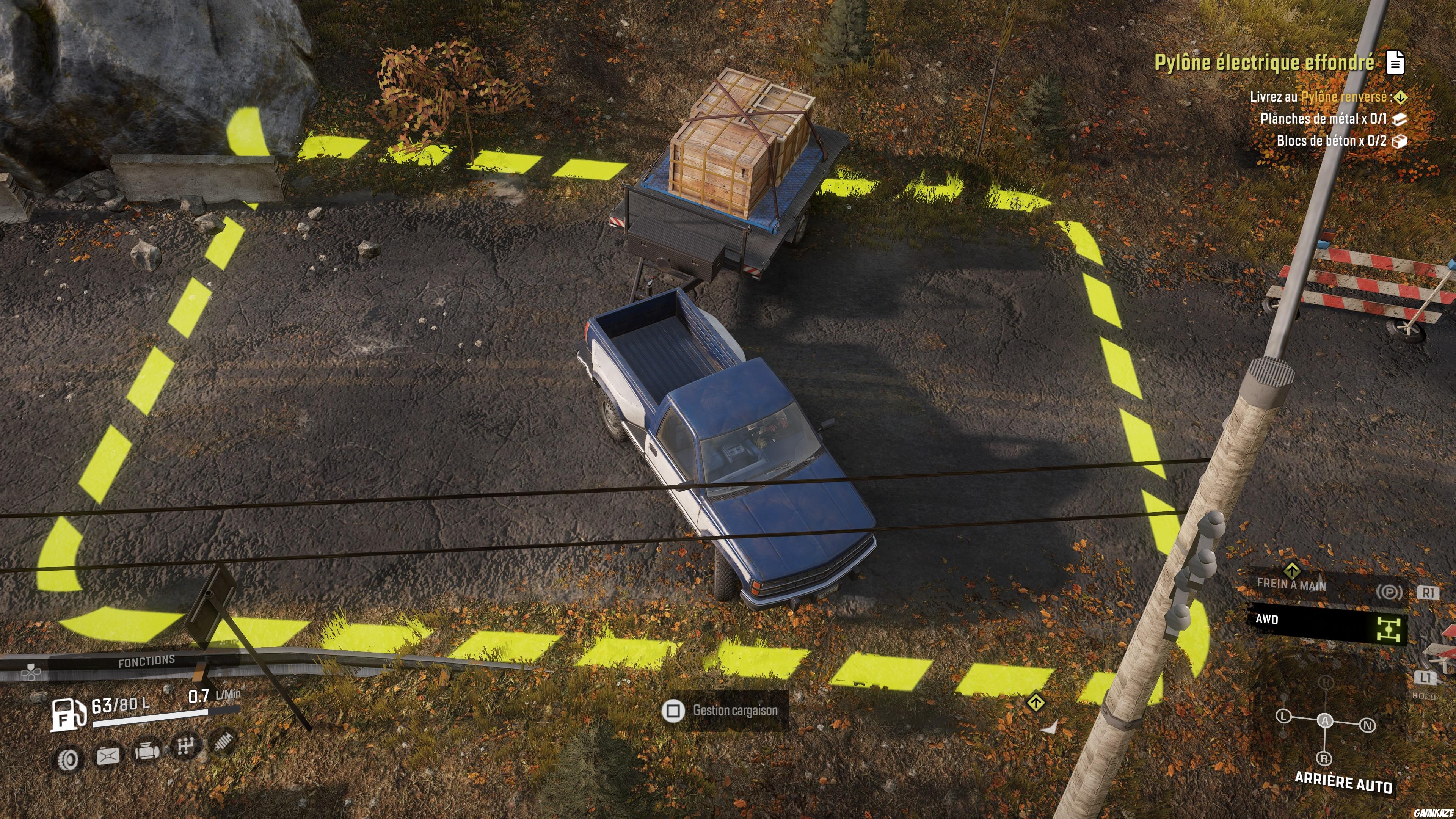
Task: Select the Planches de métal objective line
Action: (x=1323, y=119)
